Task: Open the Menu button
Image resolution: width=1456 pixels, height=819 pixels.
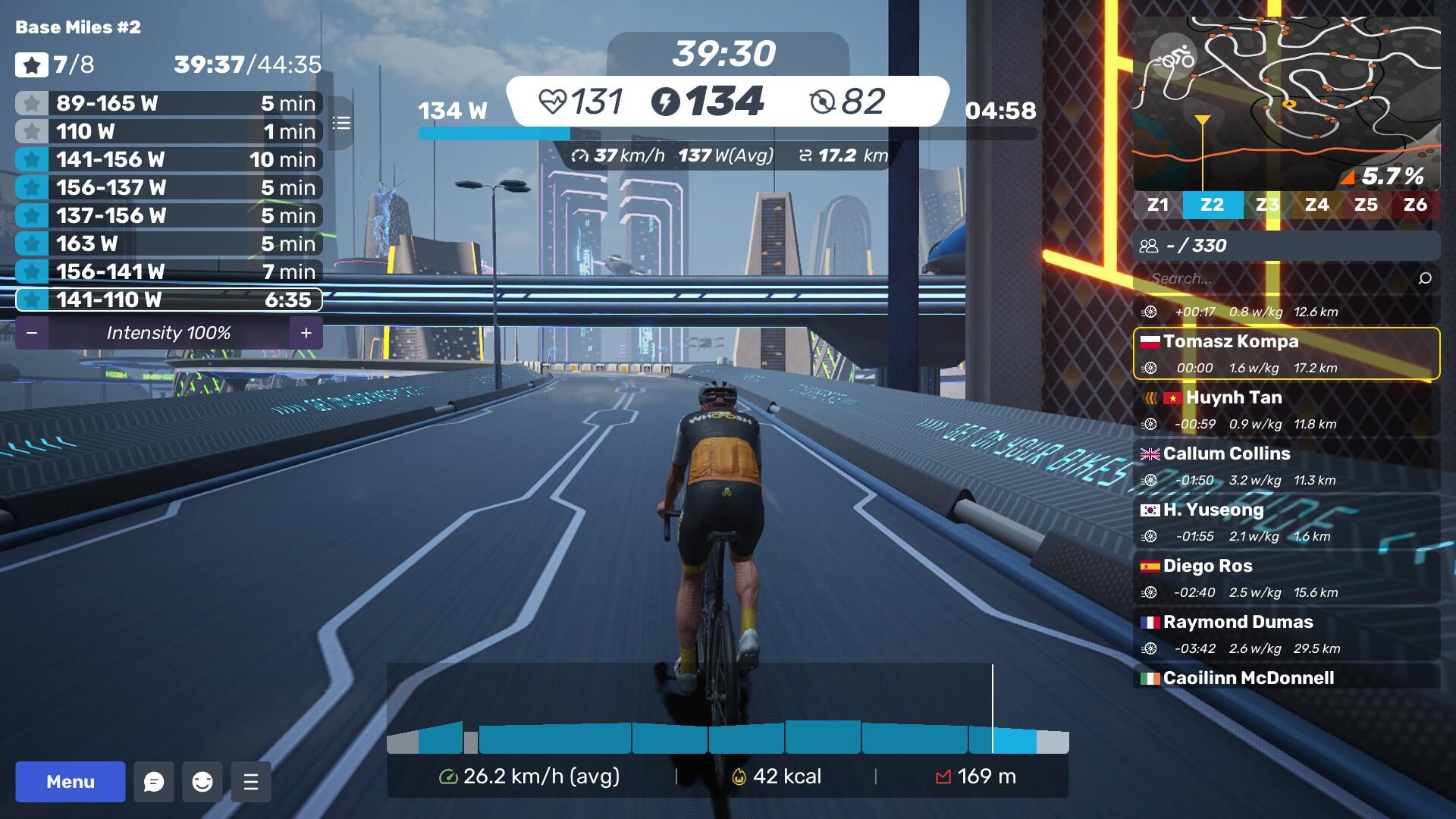Action: [70, 782]
